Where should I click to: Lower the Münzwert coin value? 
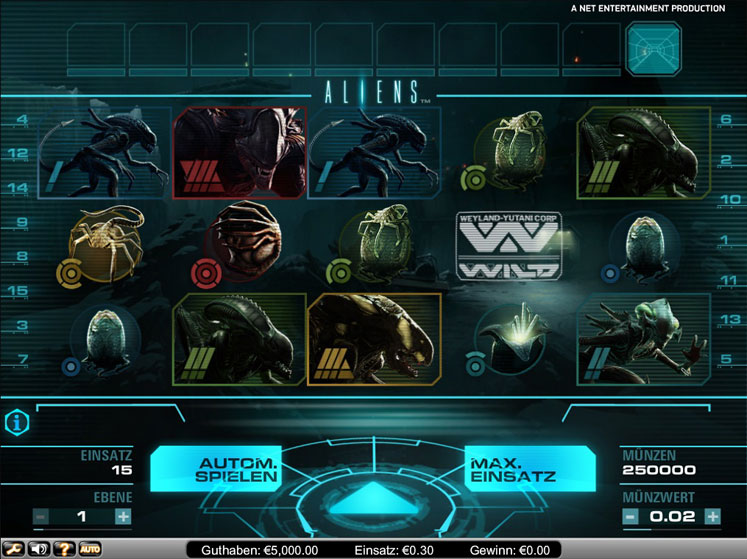630,517
